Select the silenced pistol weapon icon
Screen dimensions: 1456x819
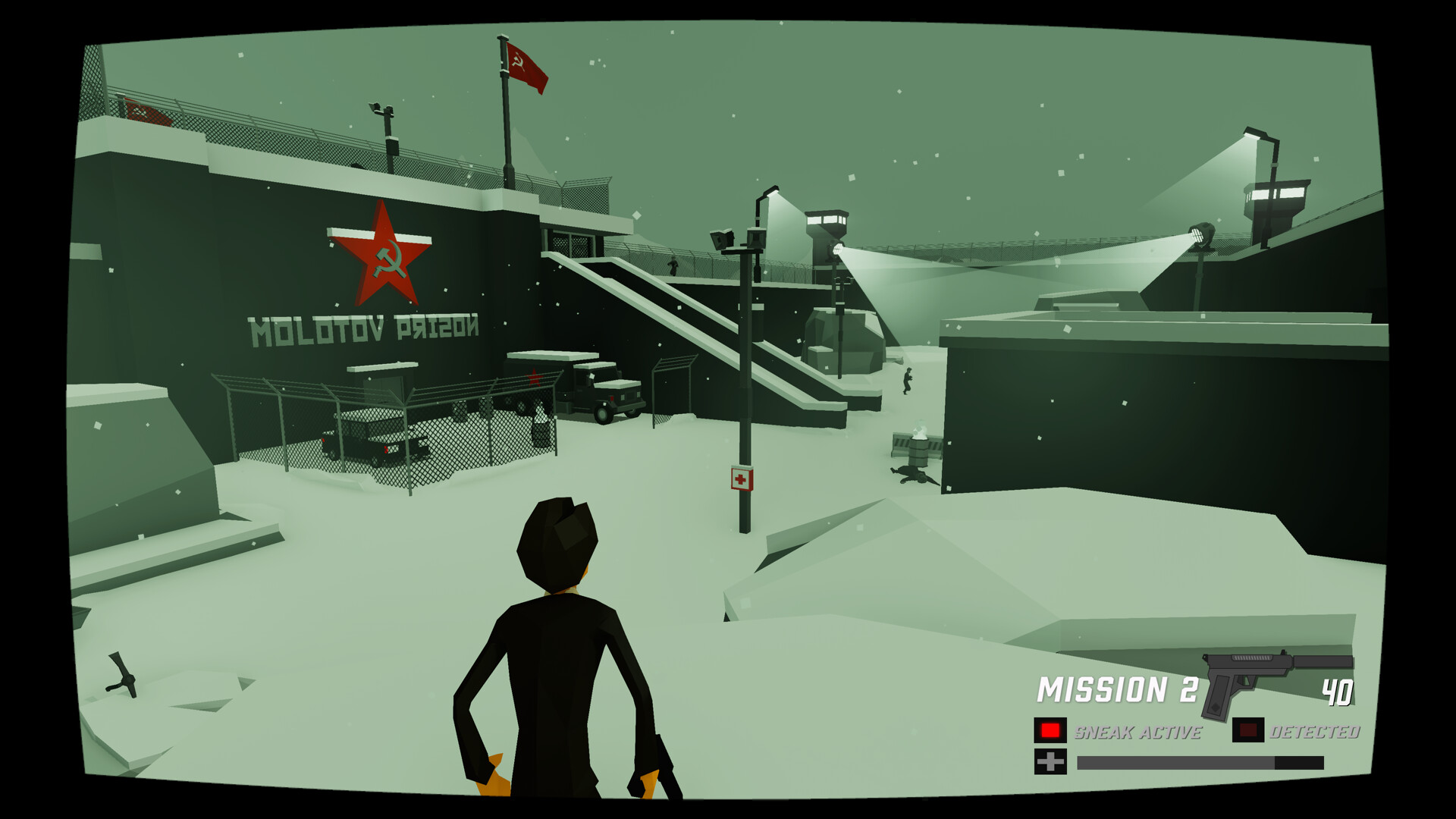coord(1244,679)
